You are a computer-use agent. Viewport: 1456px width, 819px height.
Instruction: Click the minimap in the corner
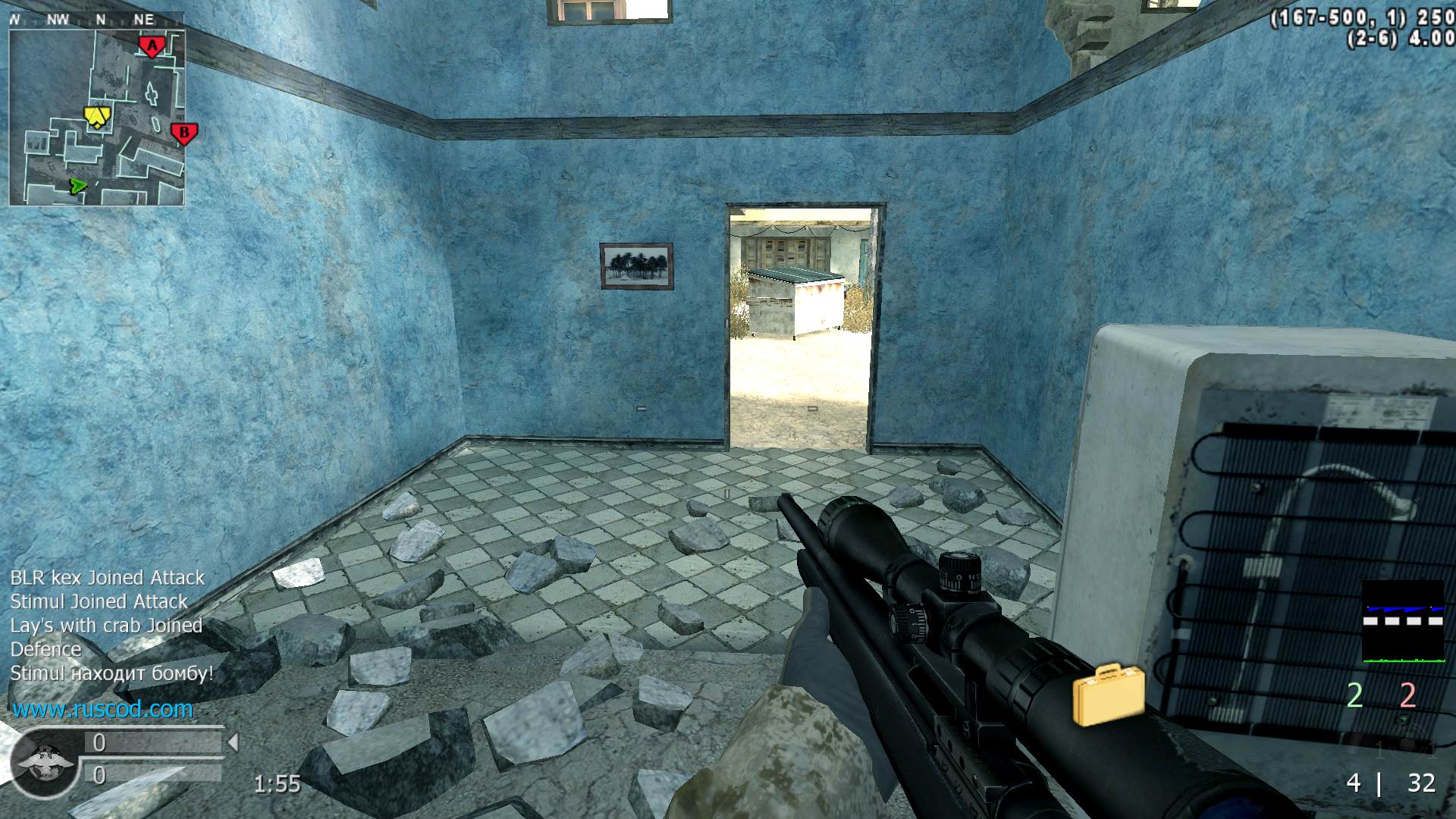tap(96, 118)
